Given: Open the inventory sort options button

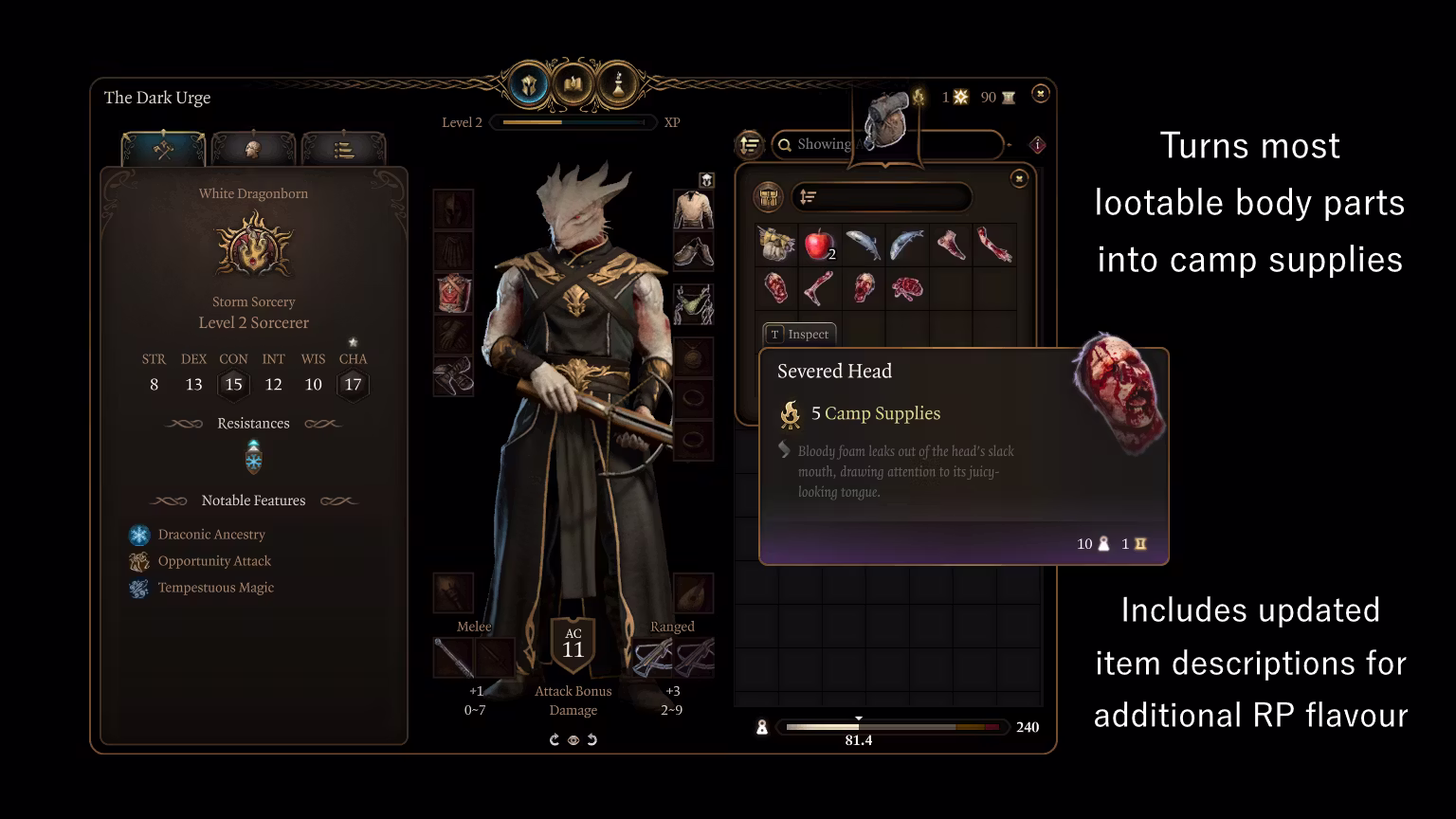Looking at the screenshot, I should [750, 145].
